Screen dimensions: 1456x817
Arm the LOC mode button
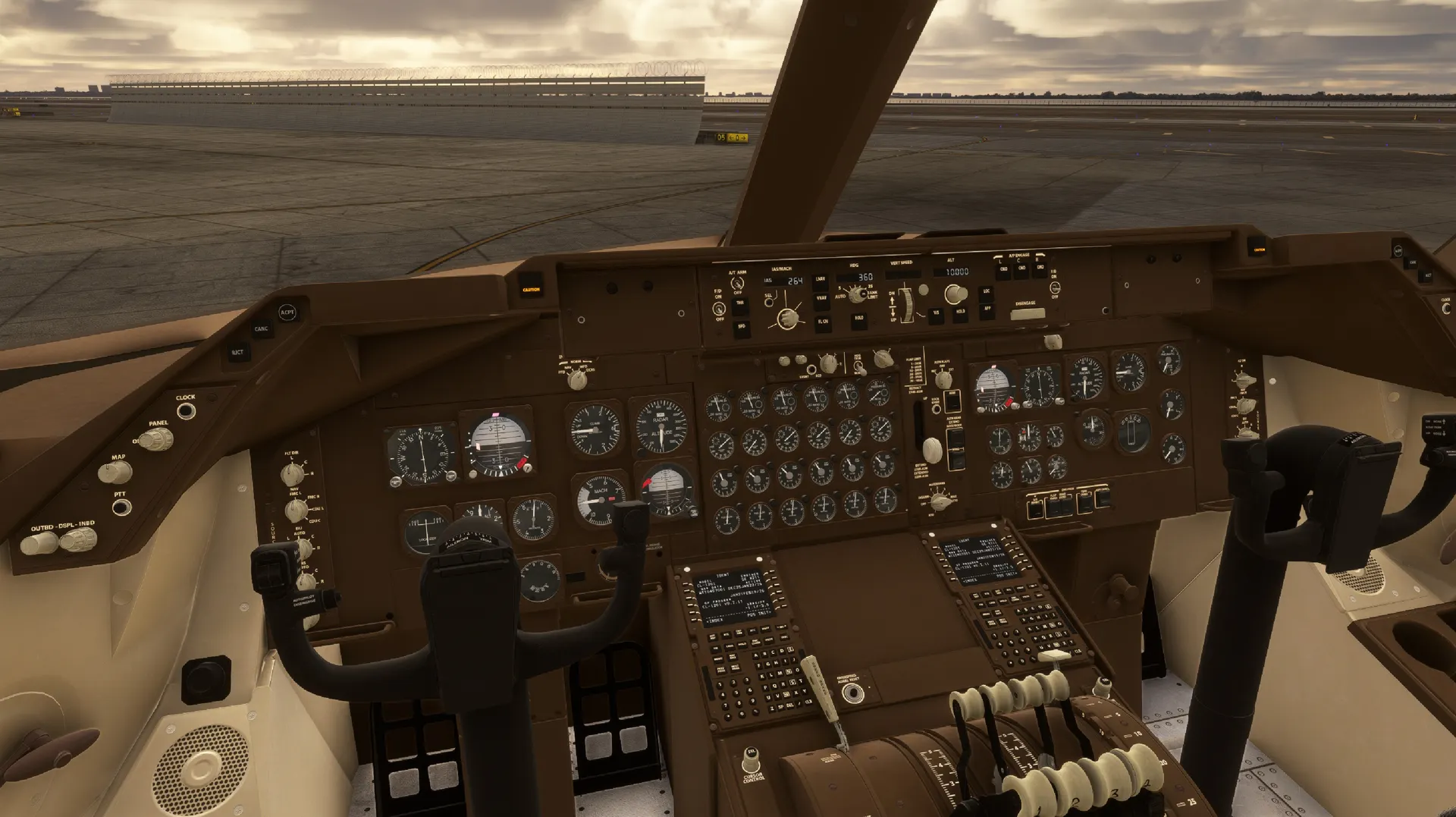tap(987, 292)
